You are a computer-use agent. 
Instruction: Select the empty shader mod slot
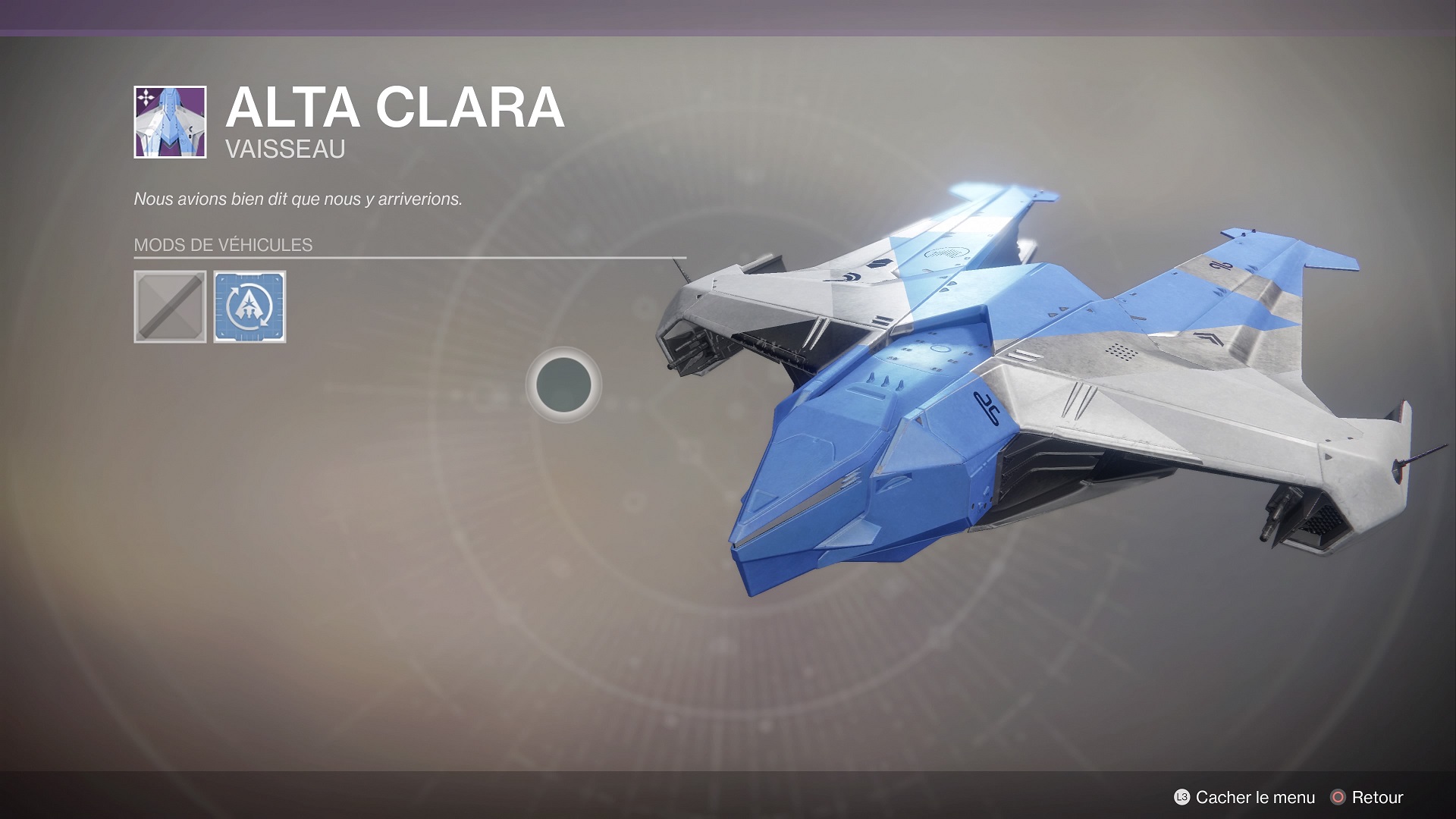[170, 307]
